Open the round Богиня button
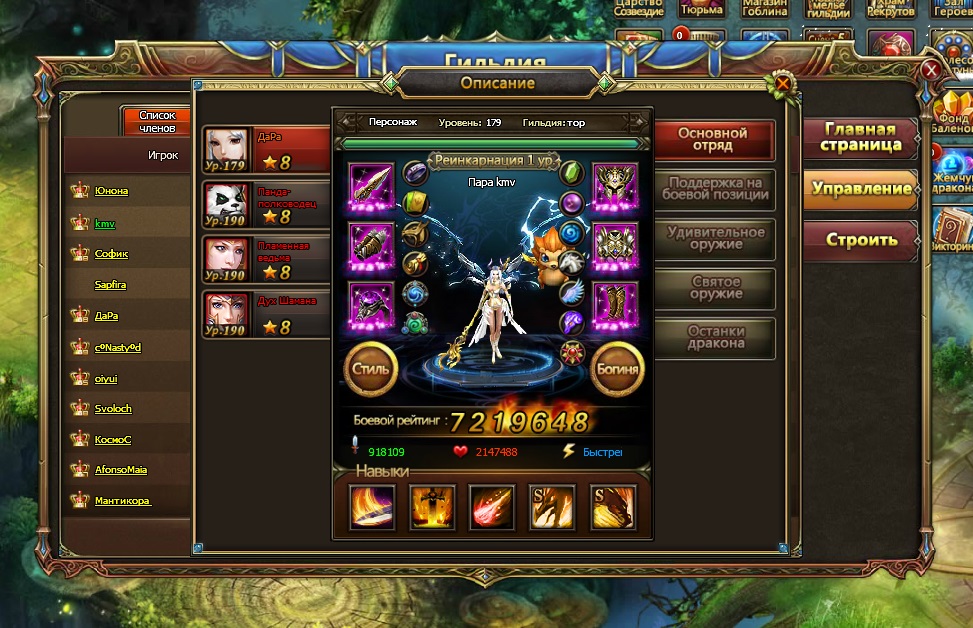 [617, 368]
